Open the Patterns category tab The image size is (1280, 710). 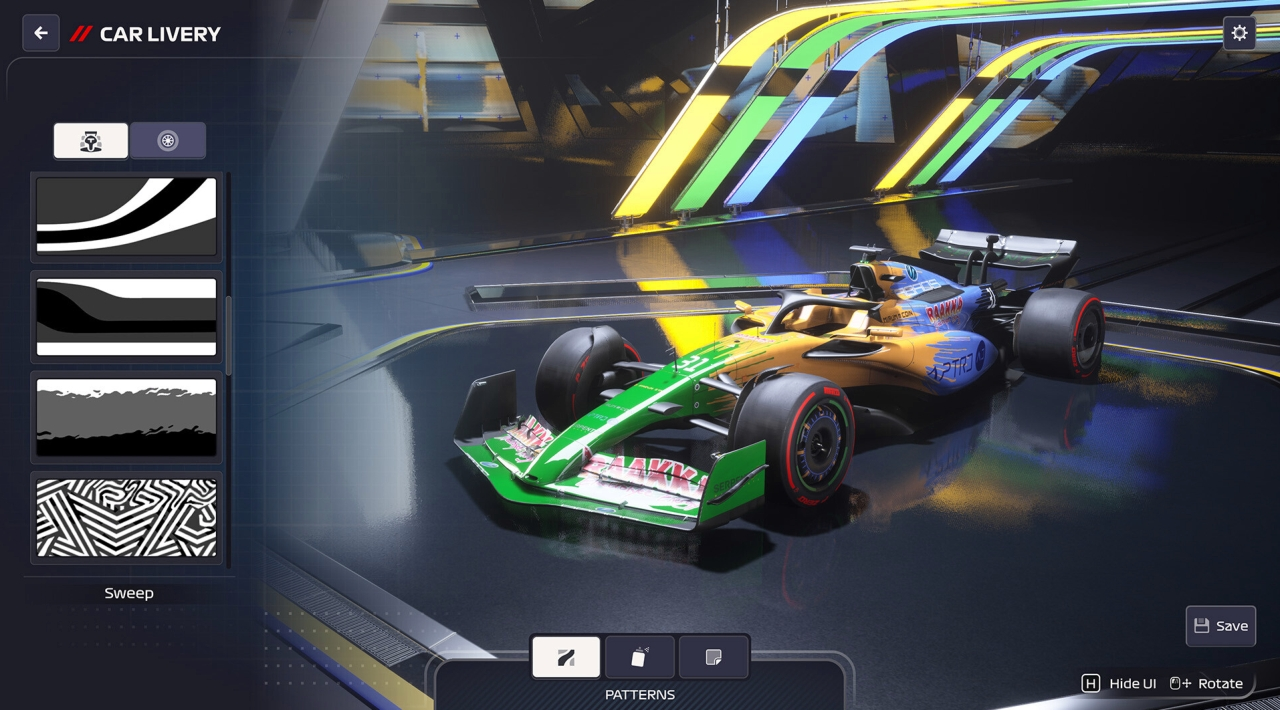[x=566, y=657]
